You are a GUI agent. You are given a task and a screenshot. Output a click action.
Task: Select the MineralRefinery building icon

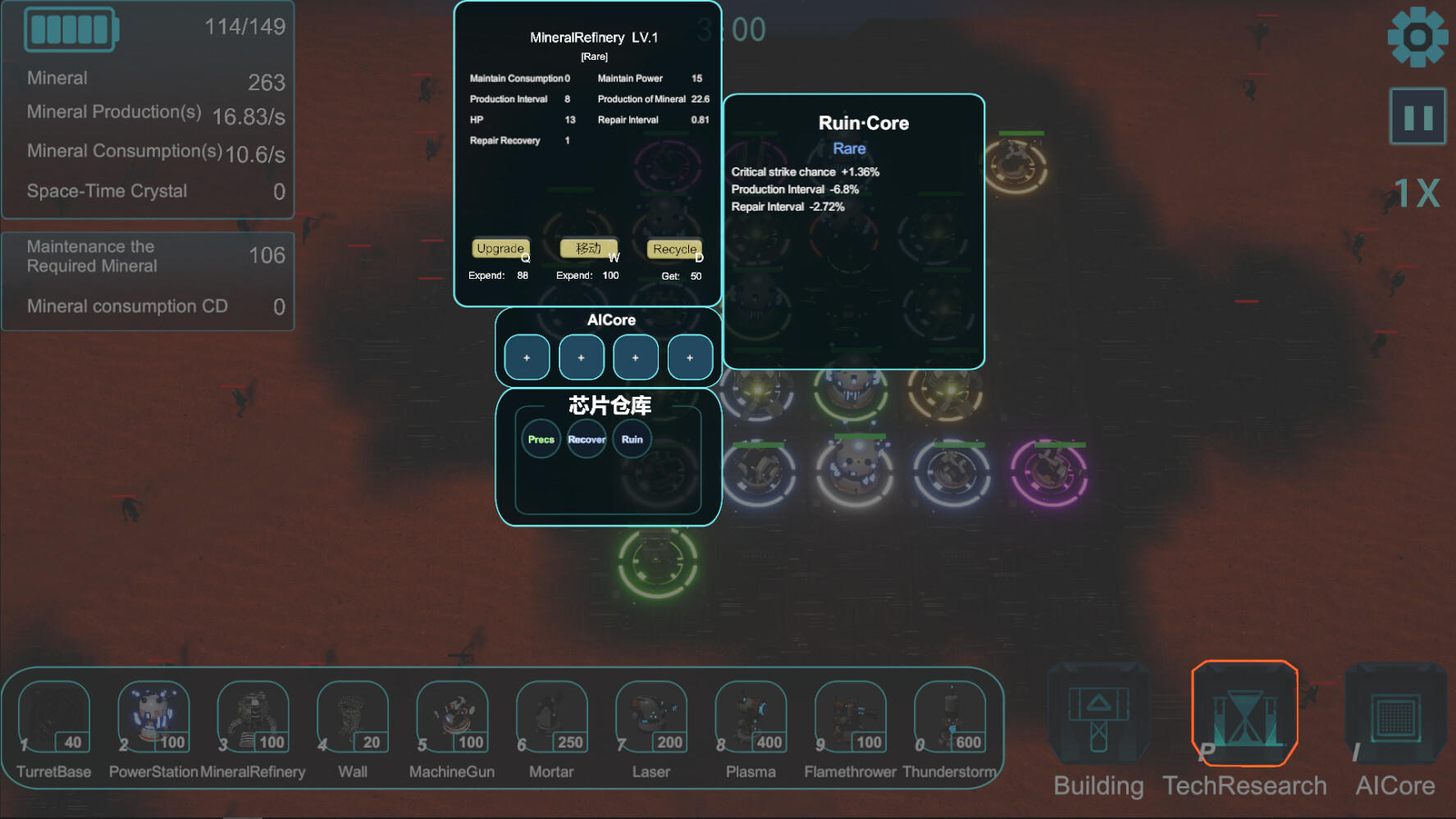252,717
